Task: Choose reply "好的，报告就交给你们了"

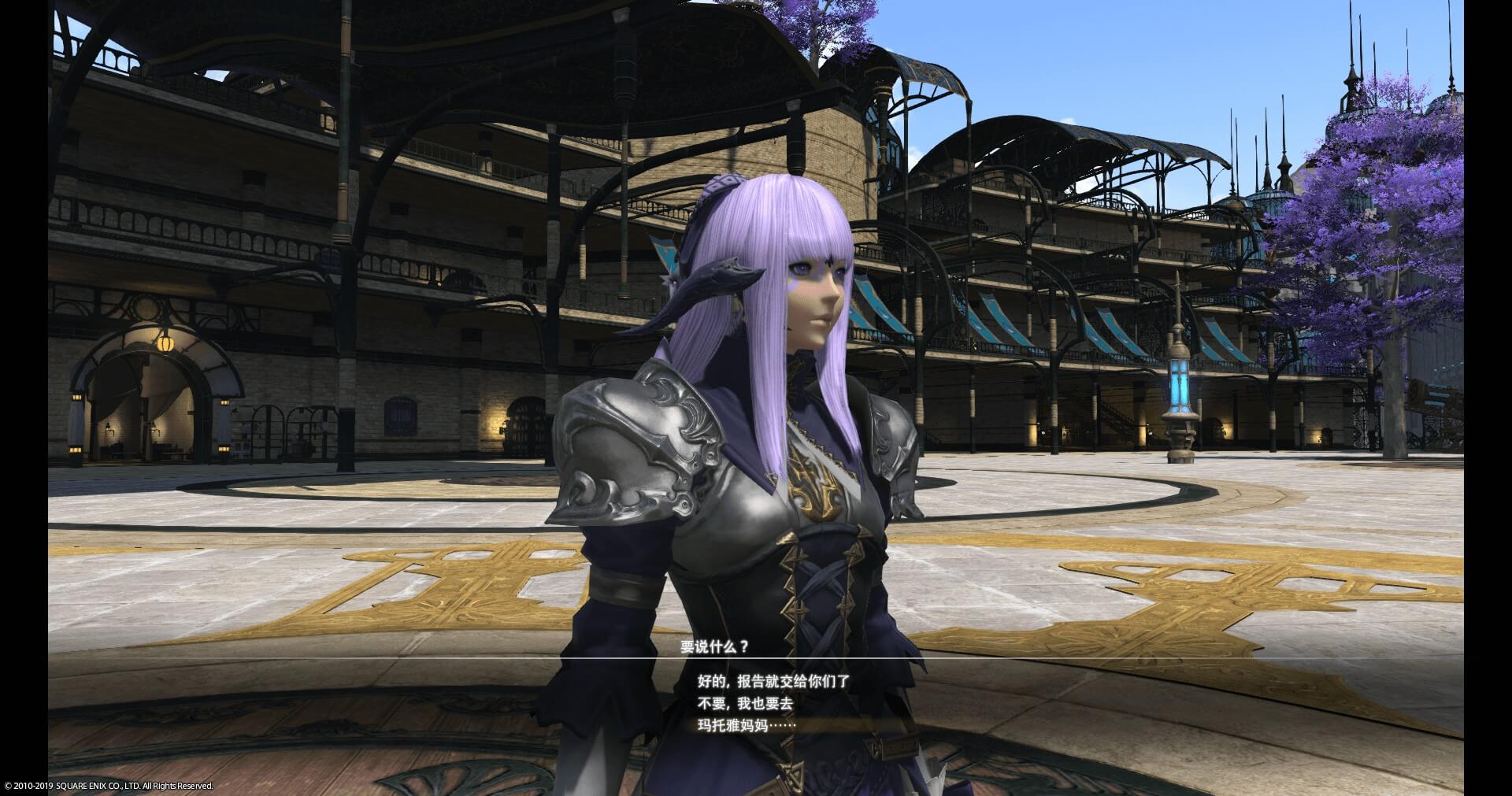Action: tap(773, 682)
